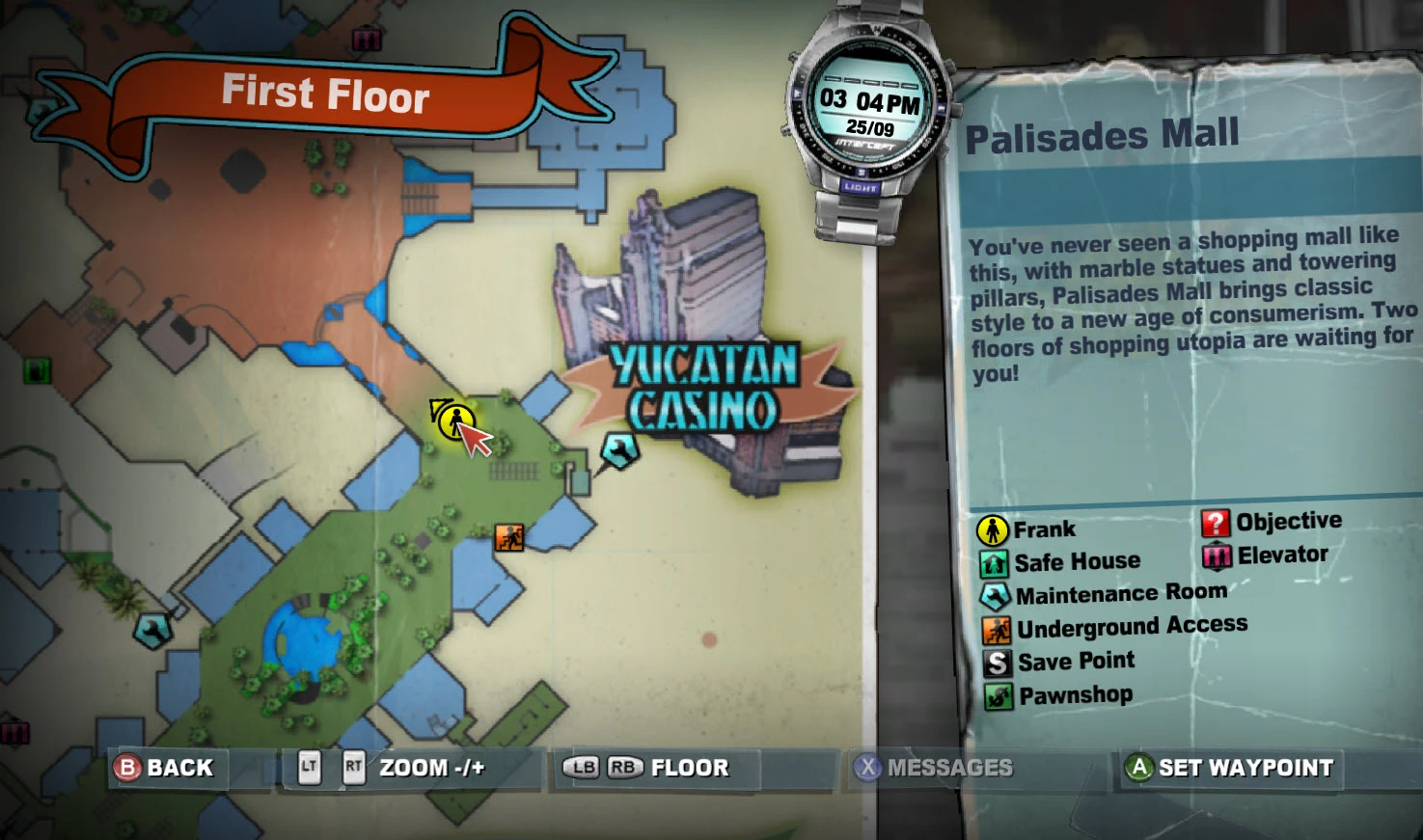
Task: Zoom the map with the RT button
Action: [x=353, y=768]
